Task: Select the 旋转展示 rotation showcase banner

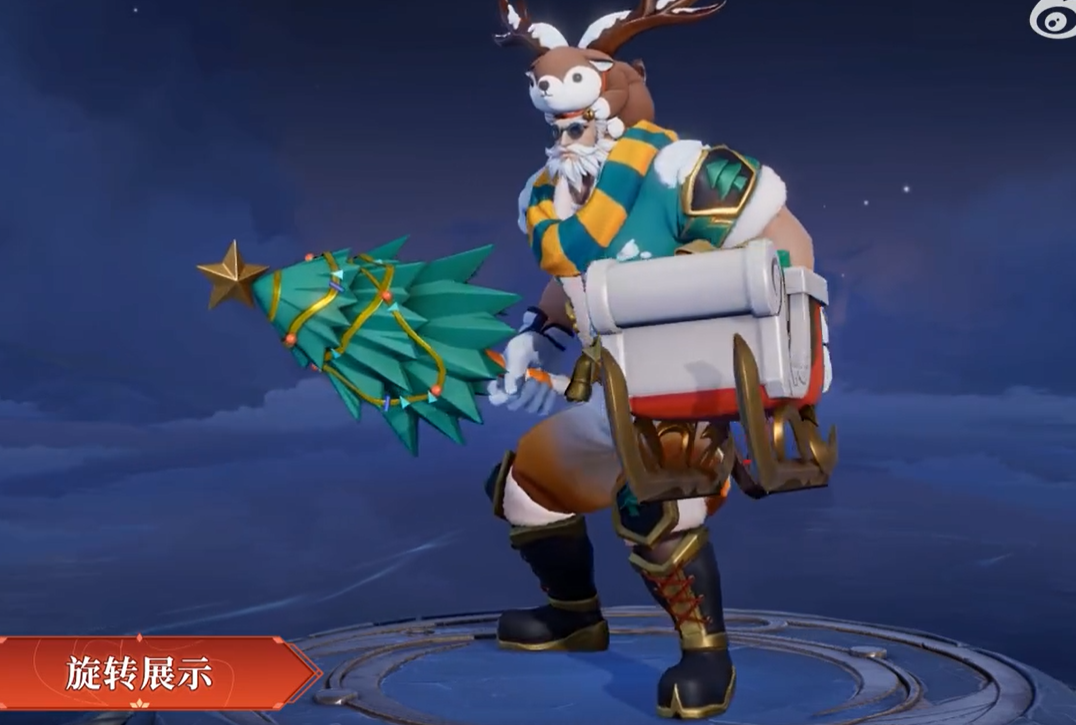Action: [x=145, y=673]
